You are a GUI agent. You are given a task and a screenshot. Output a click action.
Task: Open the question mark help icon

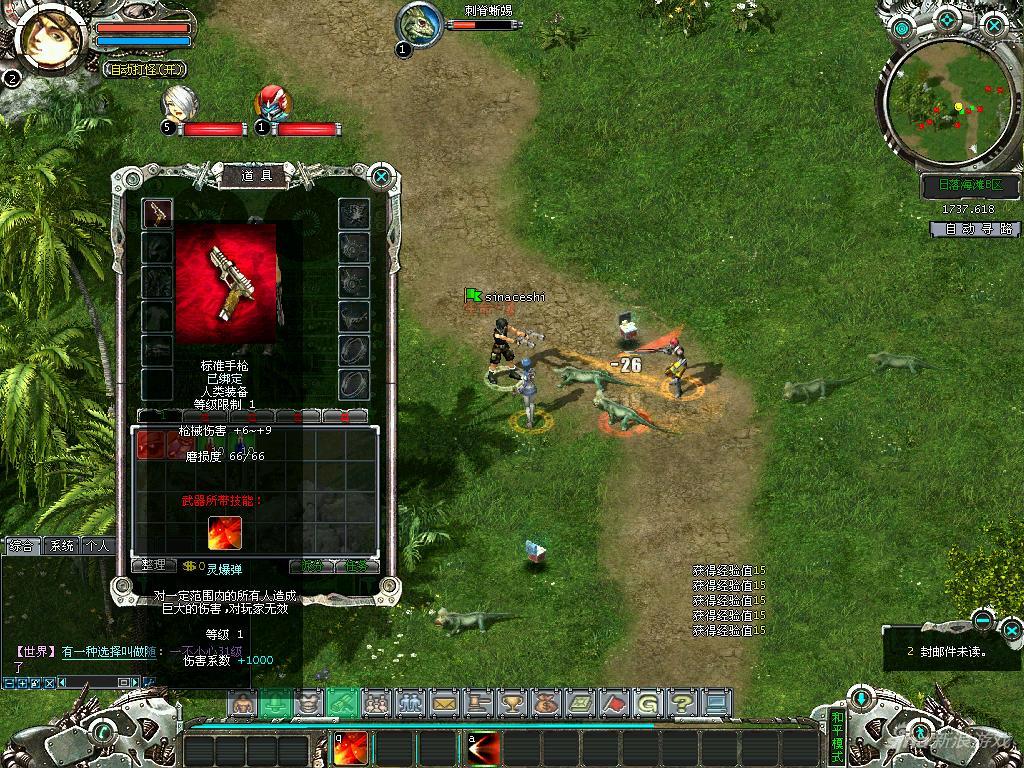pos(682,703)
